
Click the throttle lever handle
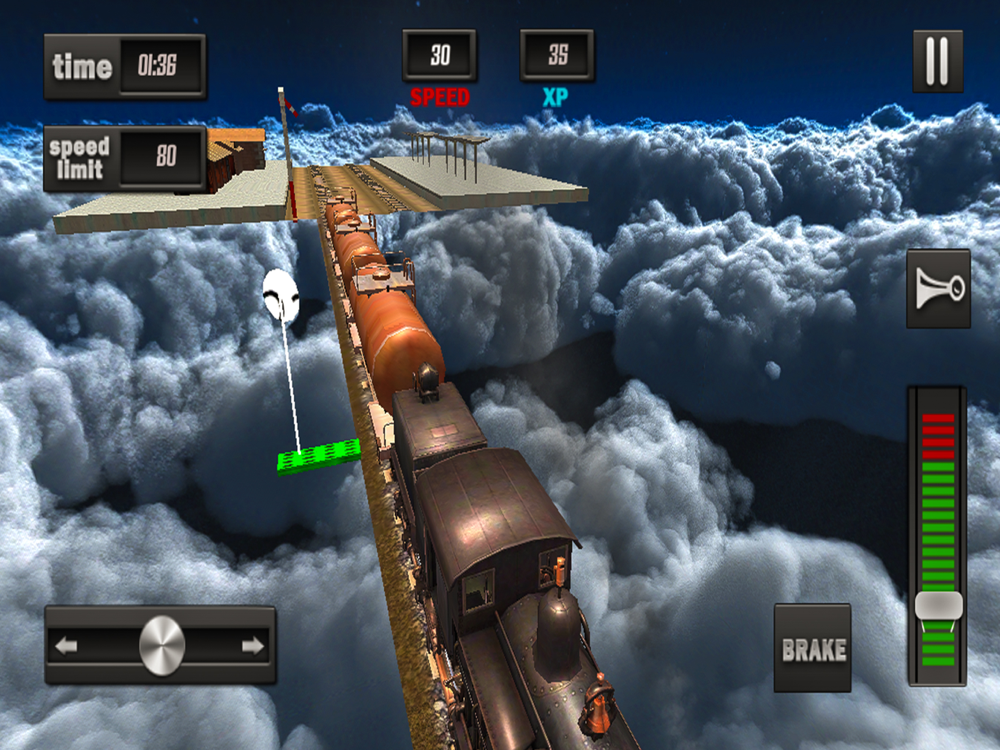point(938,605)
